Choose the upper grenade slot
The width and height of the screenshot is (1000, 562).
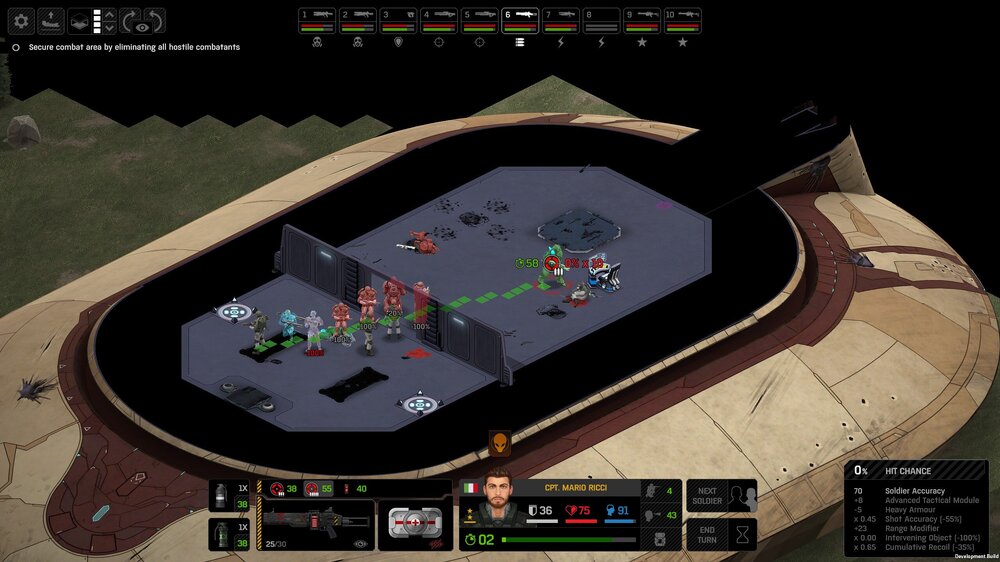coord(230,496)
